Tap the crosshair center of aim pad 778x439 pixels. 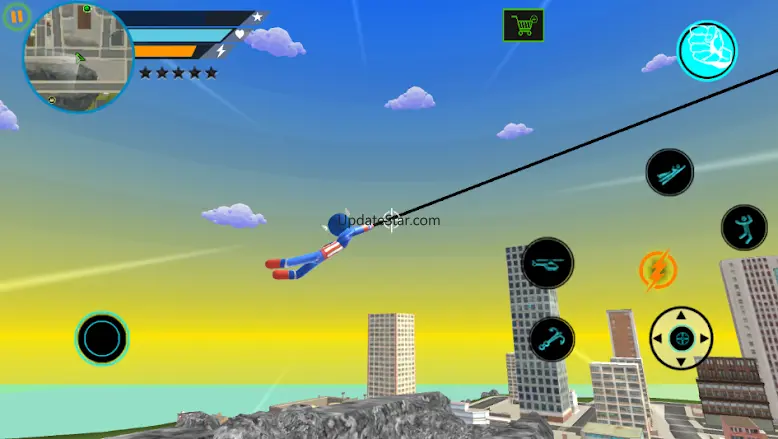(x=681, y=338)
